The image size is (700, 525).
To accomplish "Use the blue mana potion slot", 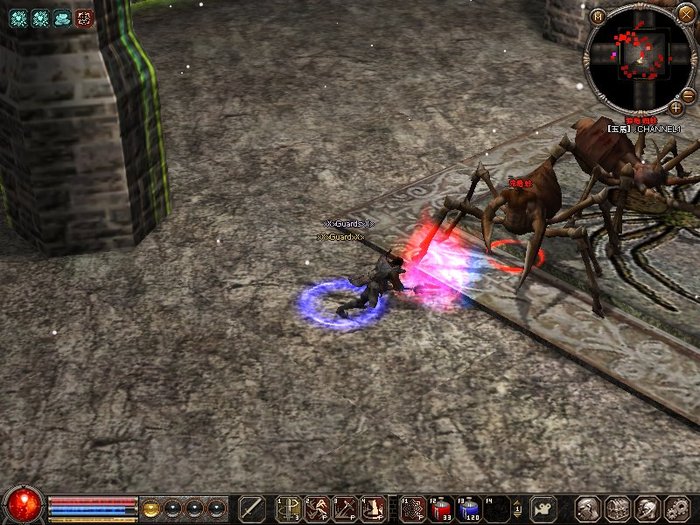I will point(469,508).
